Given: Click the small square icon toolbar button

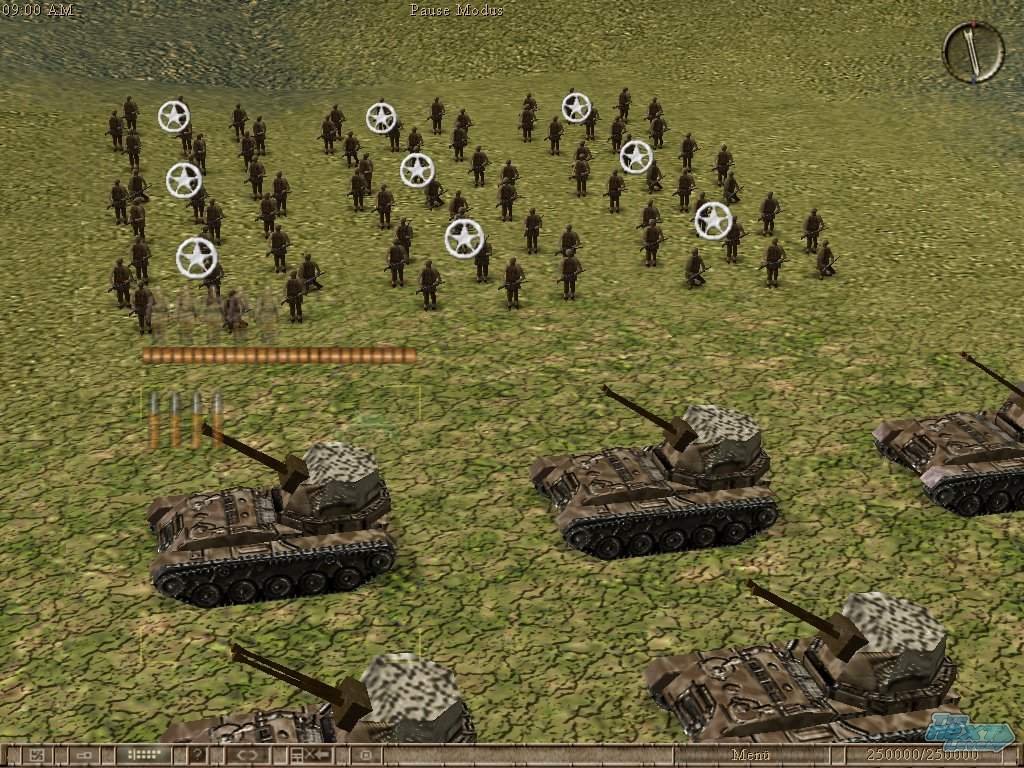Looking at the screenshot, I should click(366, 755).
